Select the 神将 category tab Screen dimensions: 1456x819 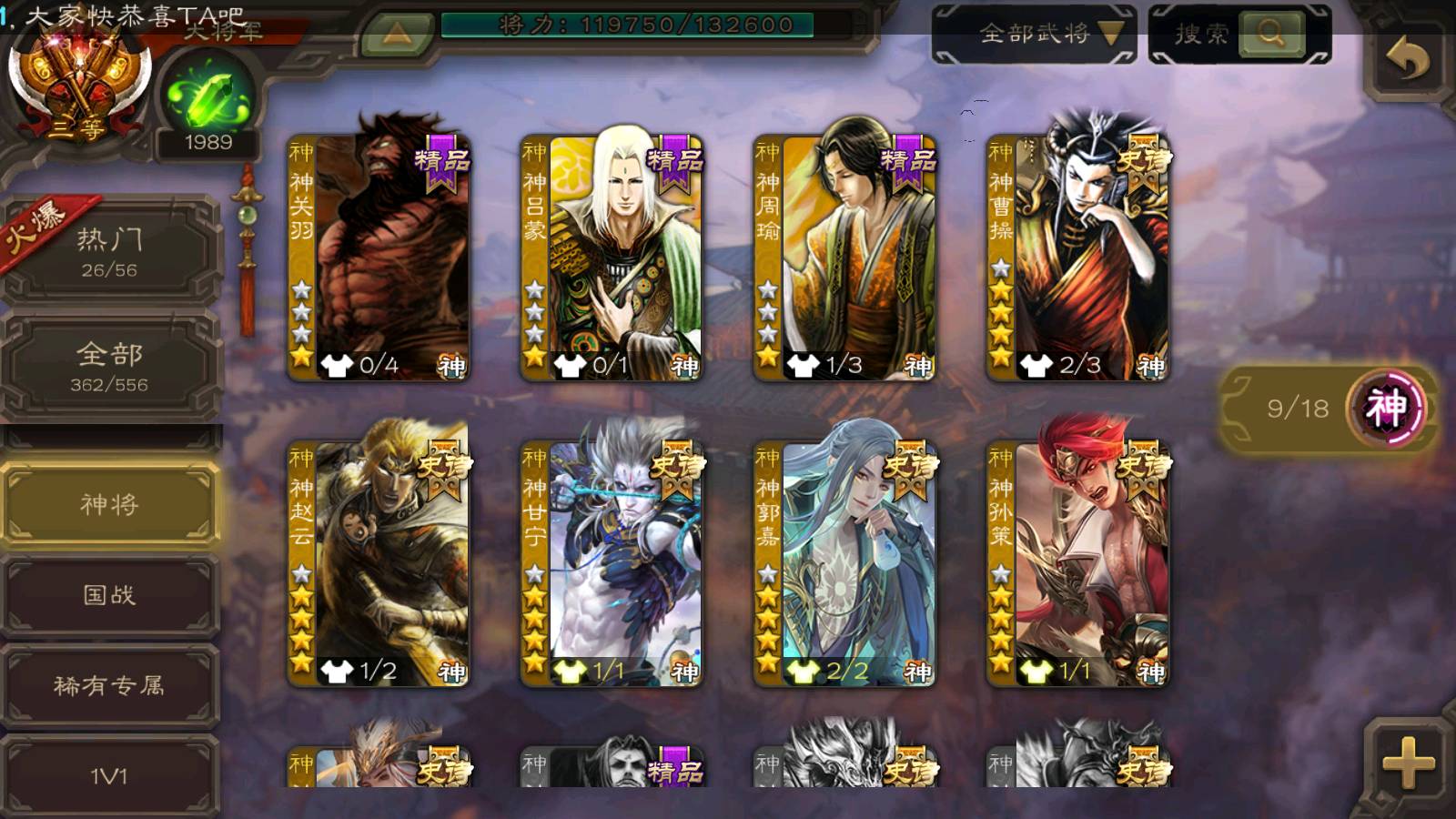tap(109, 504)
